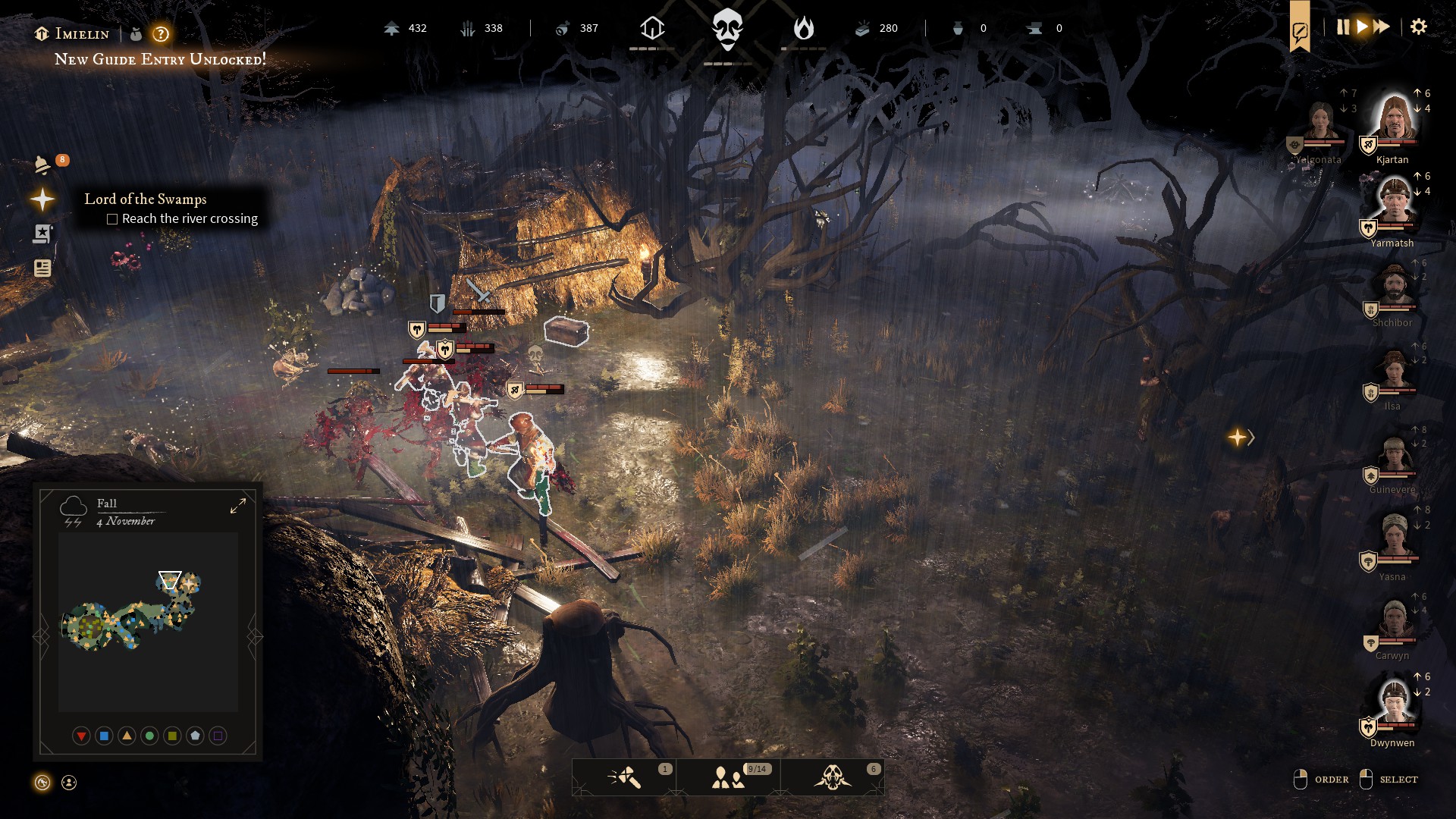Open the skull mask panel in bottom bar

833,777
